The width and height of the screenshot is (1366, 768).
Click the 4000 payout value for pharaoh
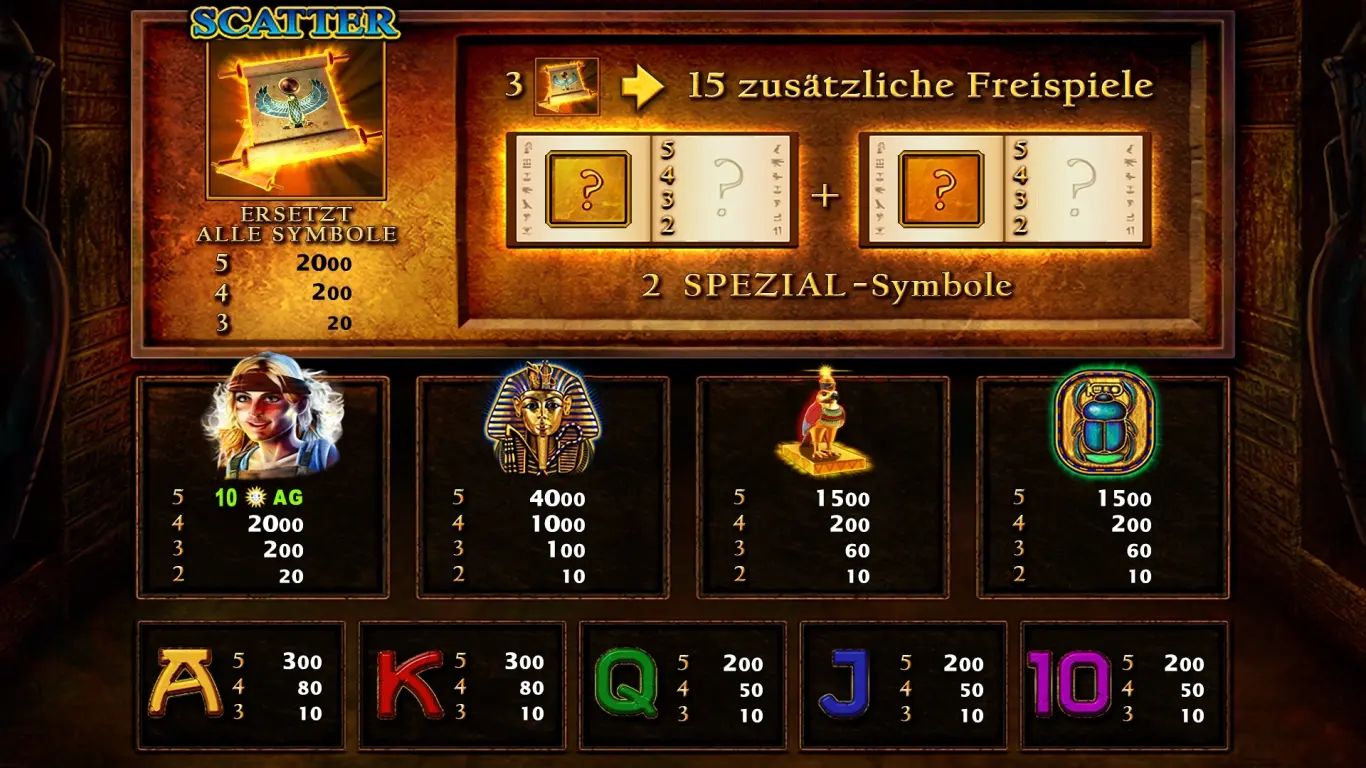click(x=556, y=498)
